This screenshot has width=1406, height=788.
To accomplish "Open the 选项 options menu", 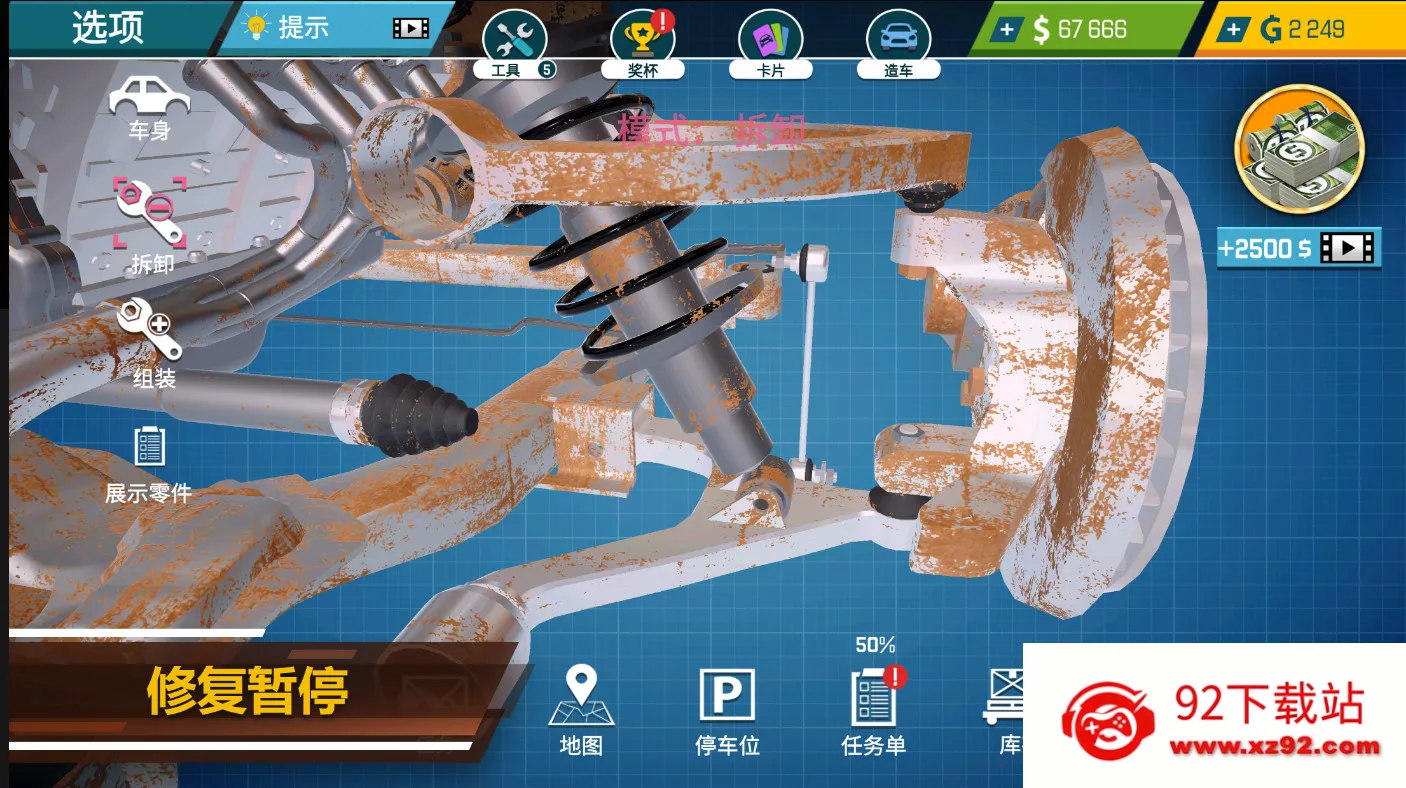I will pyautogui.click(x=107, y=28).
